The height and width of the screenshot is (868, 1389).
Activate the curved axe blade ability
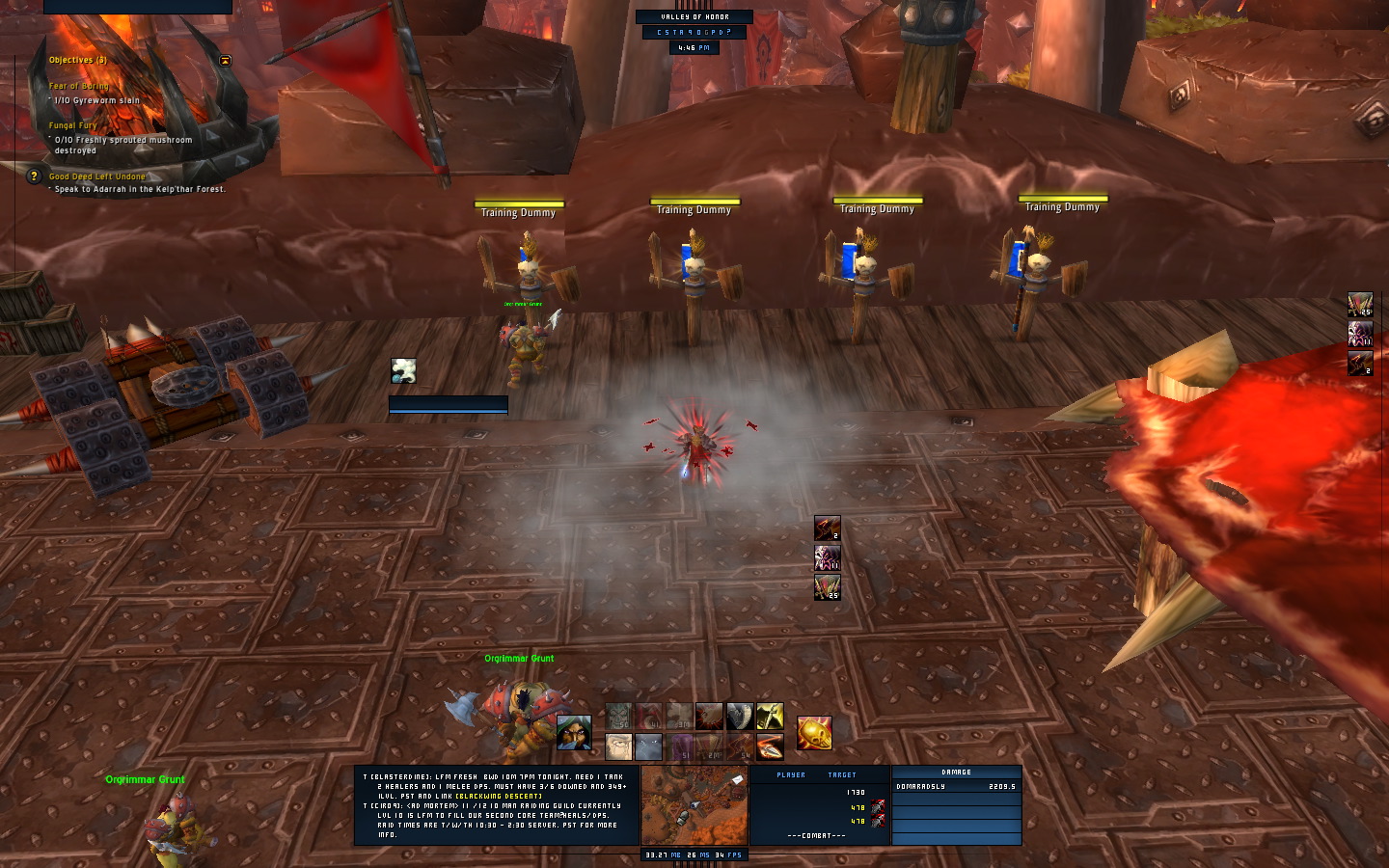click(740, 717)
